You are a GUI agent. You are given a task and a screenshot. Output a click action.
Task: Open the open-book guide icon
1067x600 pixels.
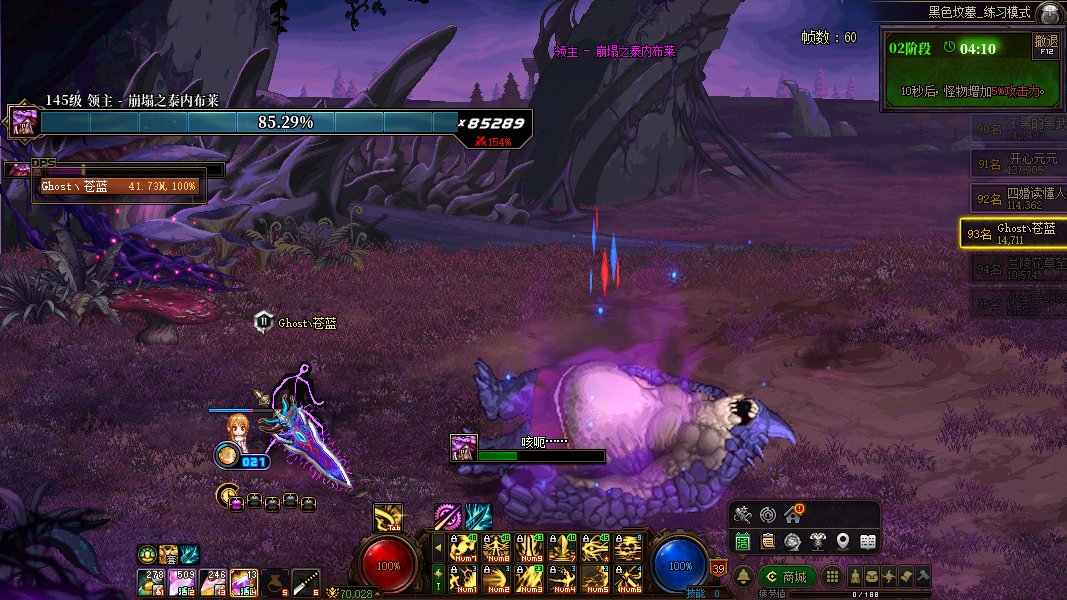868,541
